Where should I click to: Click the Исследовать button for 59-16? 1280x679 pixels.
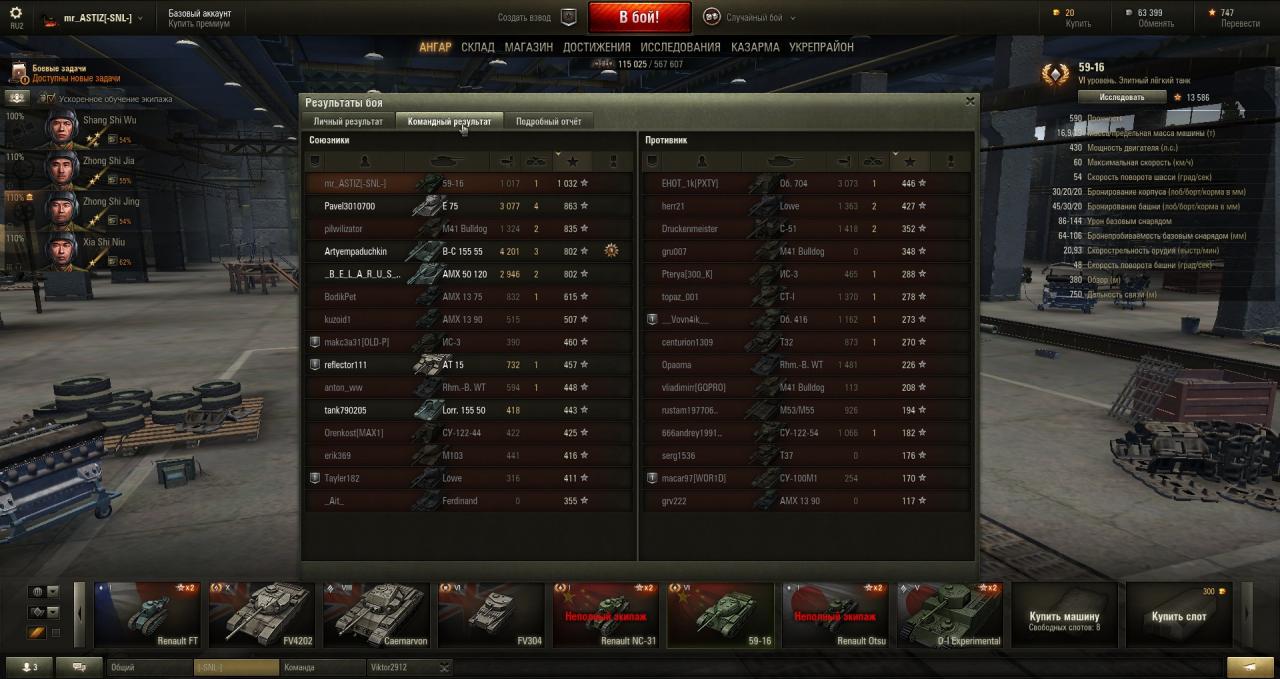(x=1121, y=97)
